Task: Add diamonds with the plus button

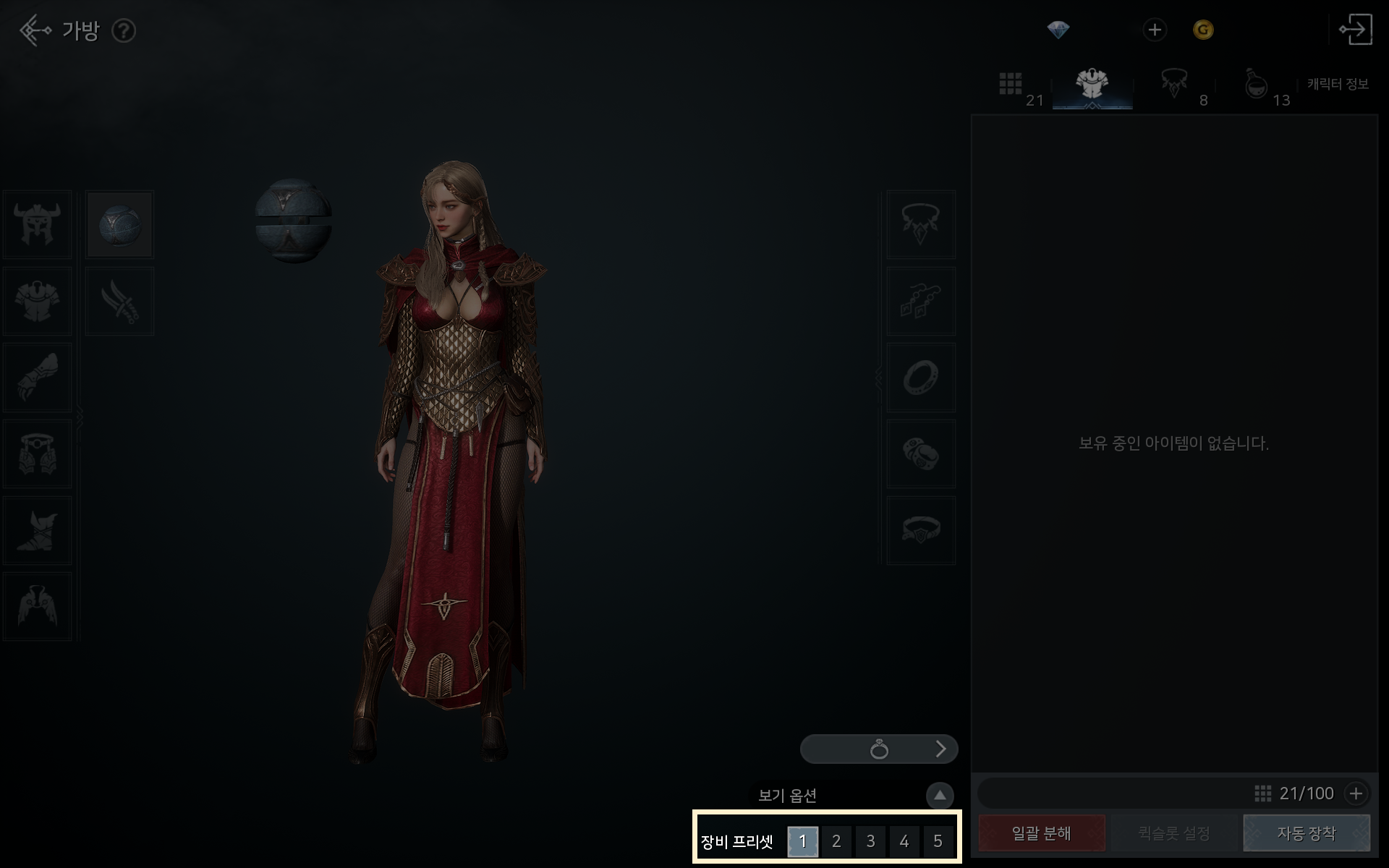Action: 1155,30
